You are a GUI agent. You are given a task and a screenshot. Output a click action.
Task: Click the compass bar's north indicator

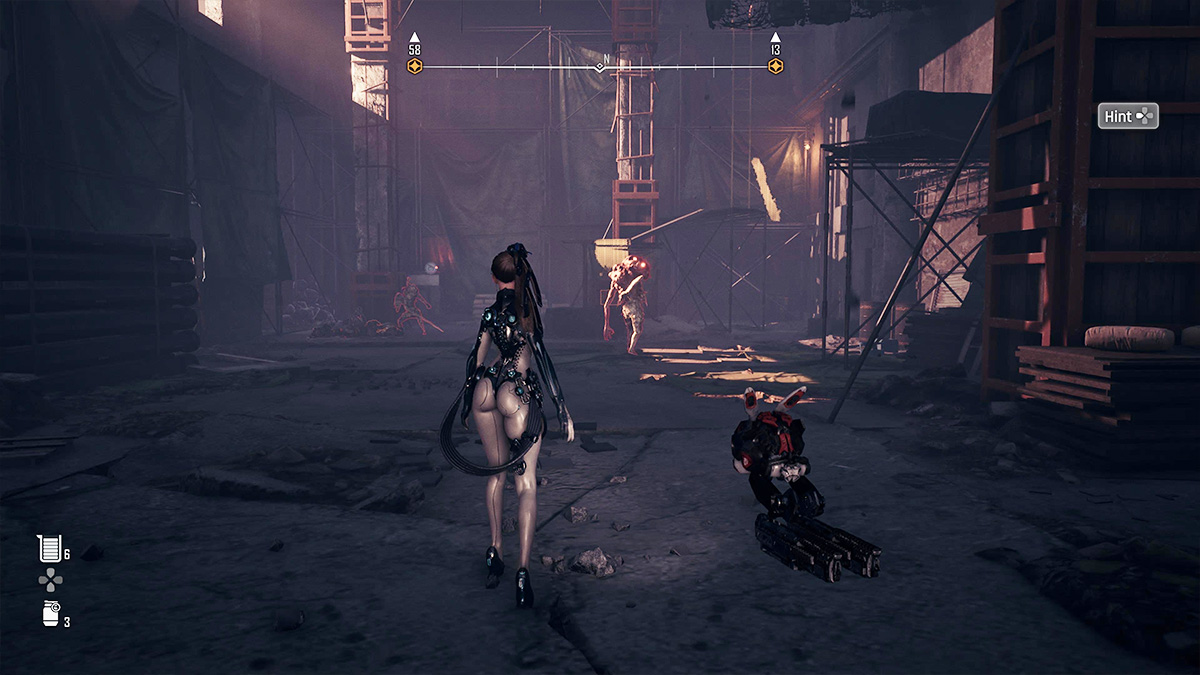coord(600,66)
